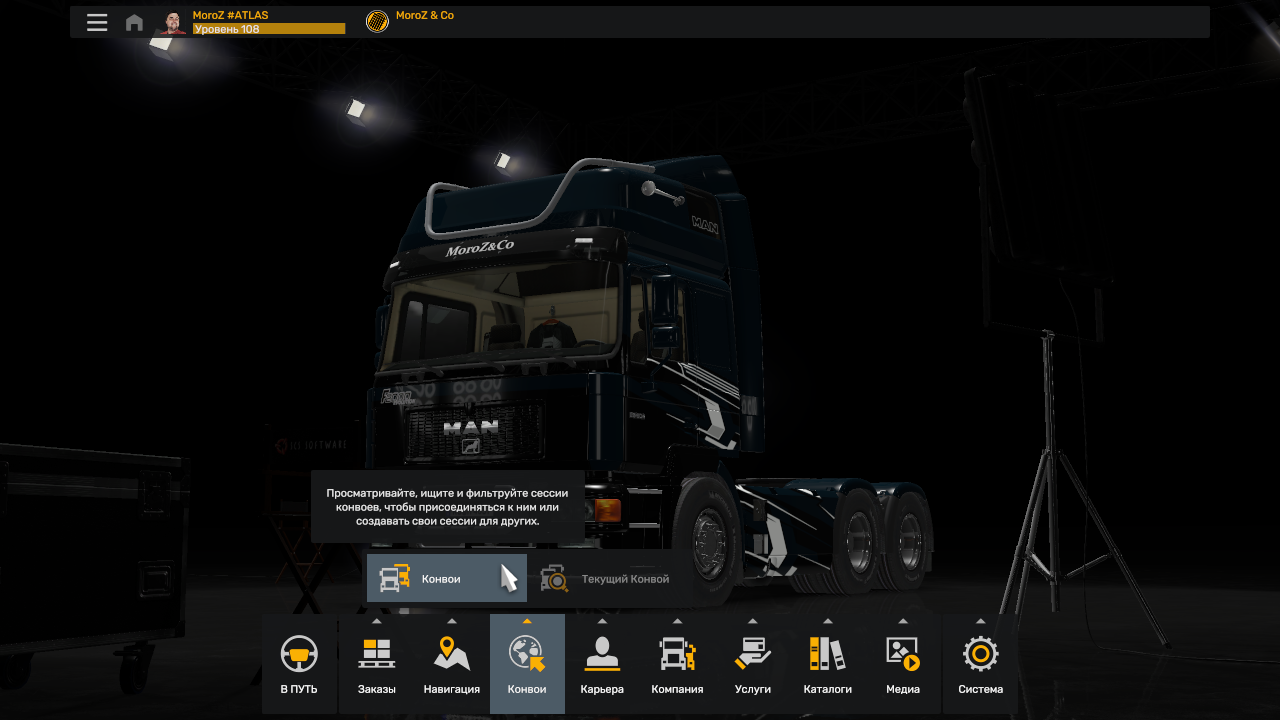Open the hamburger menu in the top bar
Screen dimensions: 1280x720
97,22
